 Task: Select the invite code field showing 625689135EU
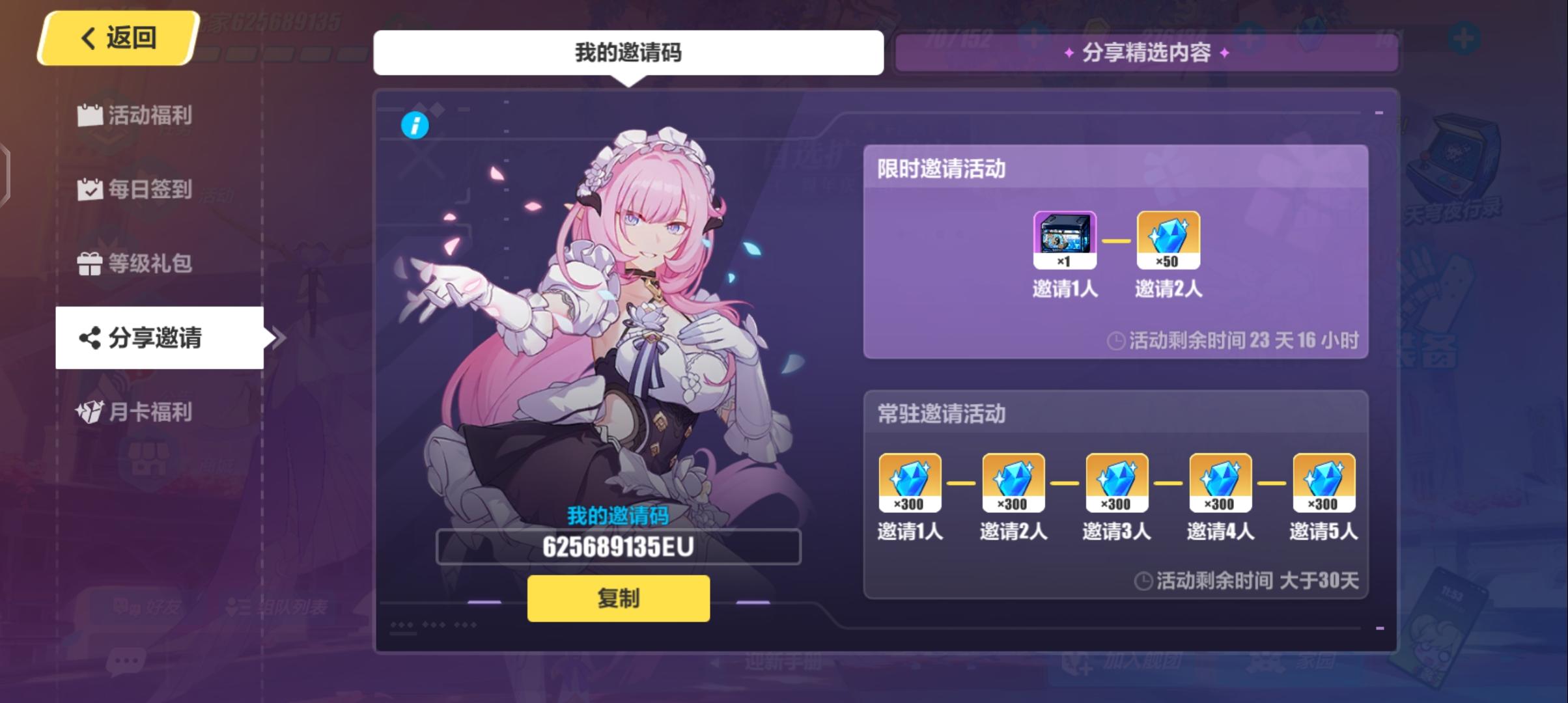[x=617, y=547]
